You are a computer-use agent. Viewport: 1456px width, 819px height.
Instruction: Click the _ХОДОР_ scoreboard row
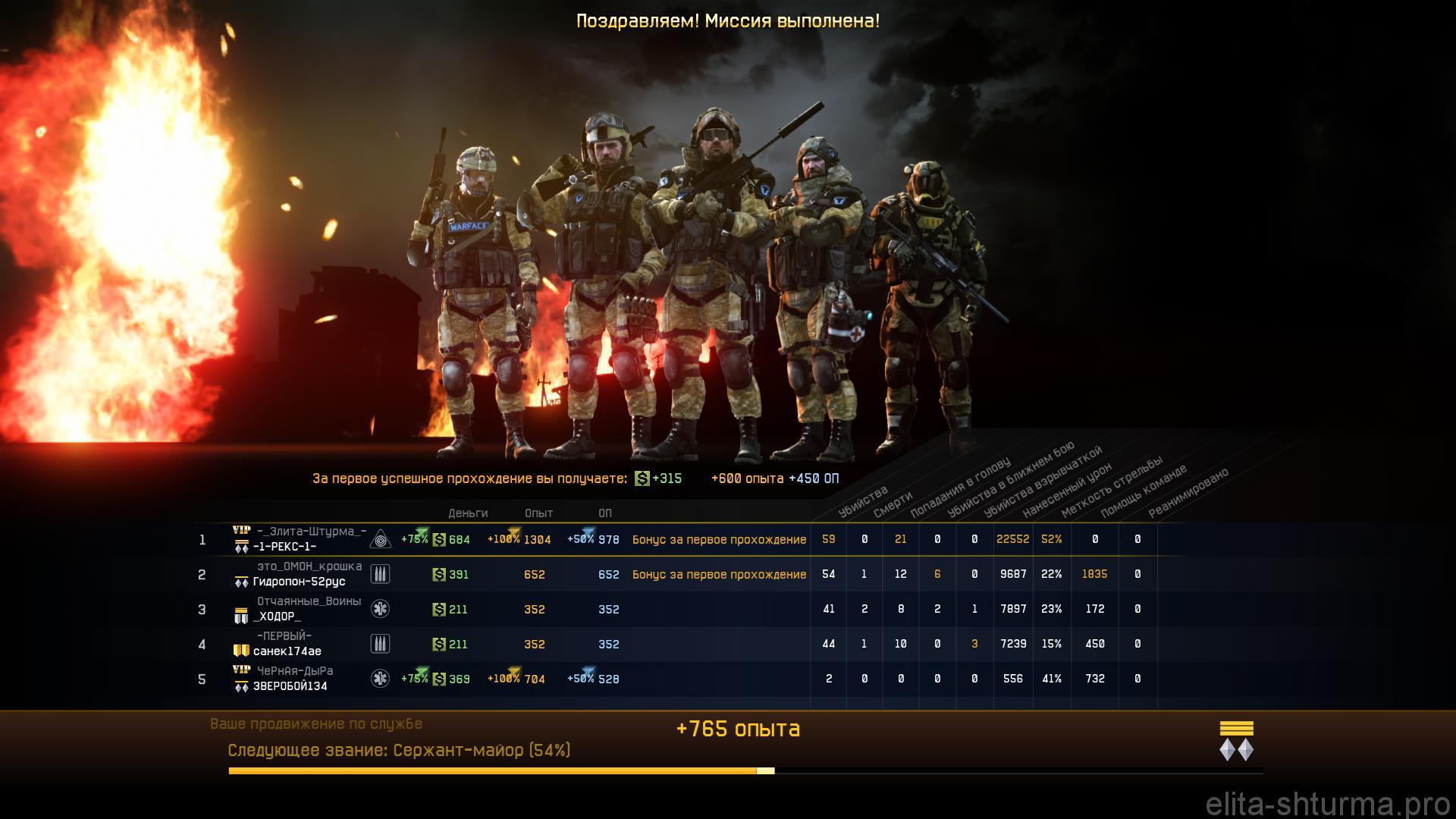(277, 617)
